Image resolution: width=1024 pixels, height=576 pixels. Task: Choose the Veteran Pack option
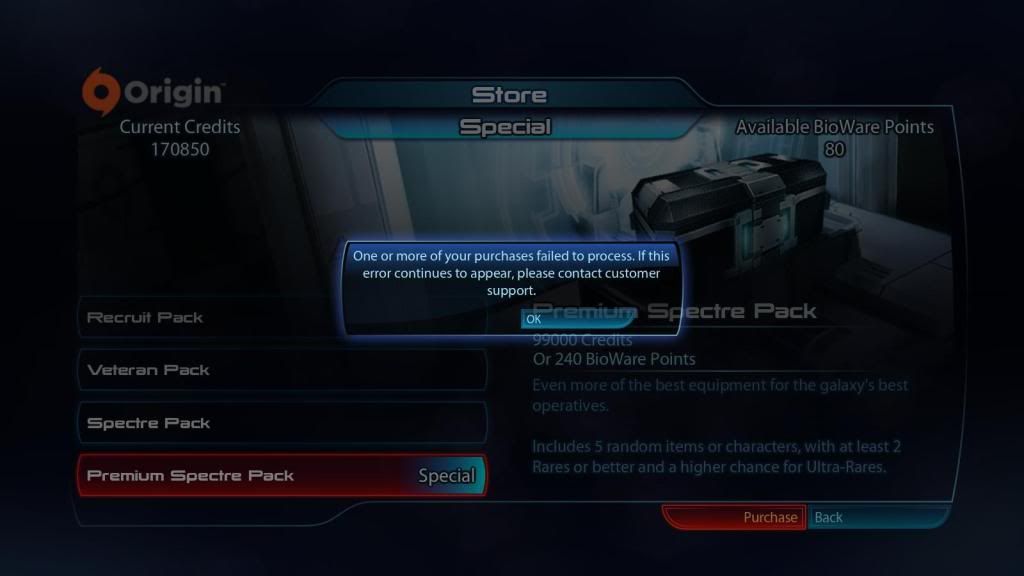(x=280, y=370)
